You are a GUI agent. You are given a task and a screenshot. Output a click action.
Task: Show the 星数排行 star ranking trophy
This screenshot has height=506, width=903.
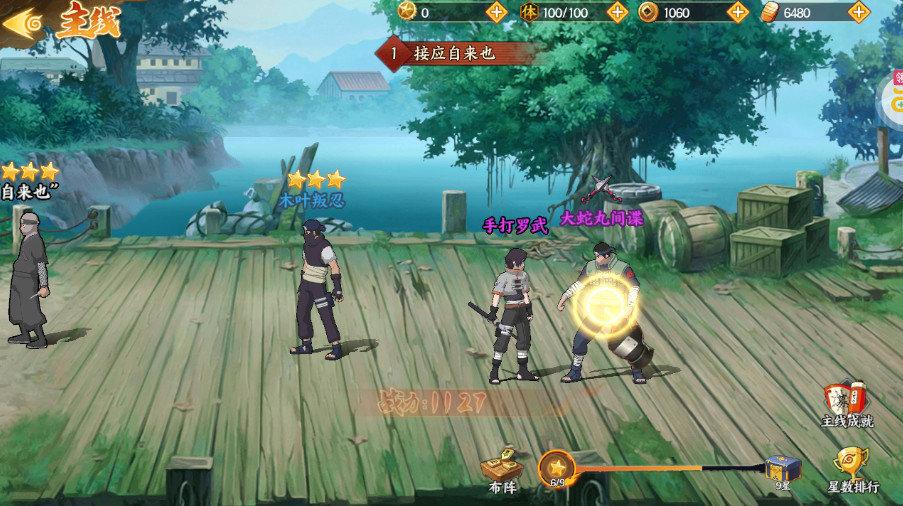pos(851,468)
